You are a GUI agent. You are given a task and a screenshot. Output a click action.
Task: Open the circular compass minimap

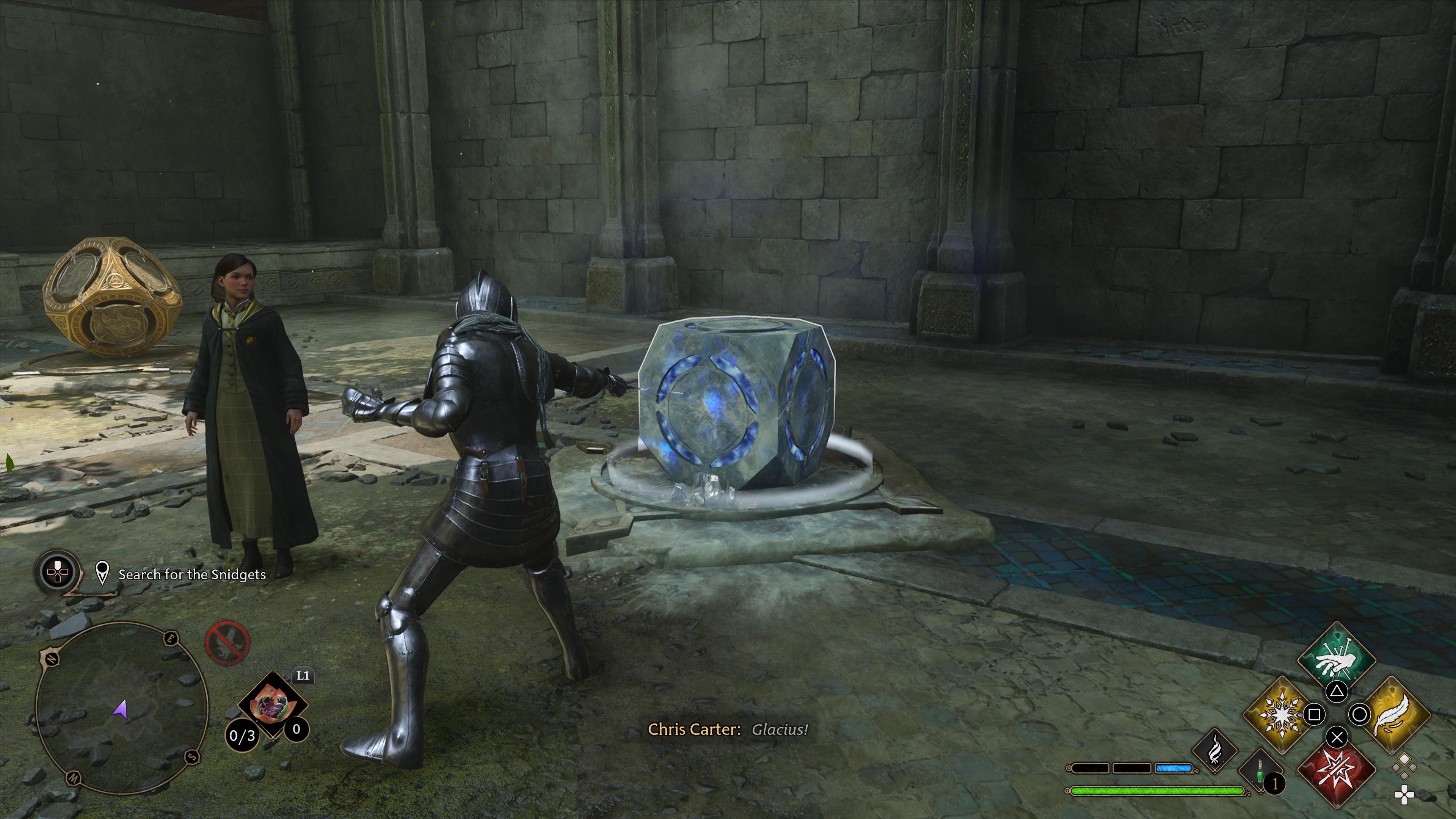[121, 709]
